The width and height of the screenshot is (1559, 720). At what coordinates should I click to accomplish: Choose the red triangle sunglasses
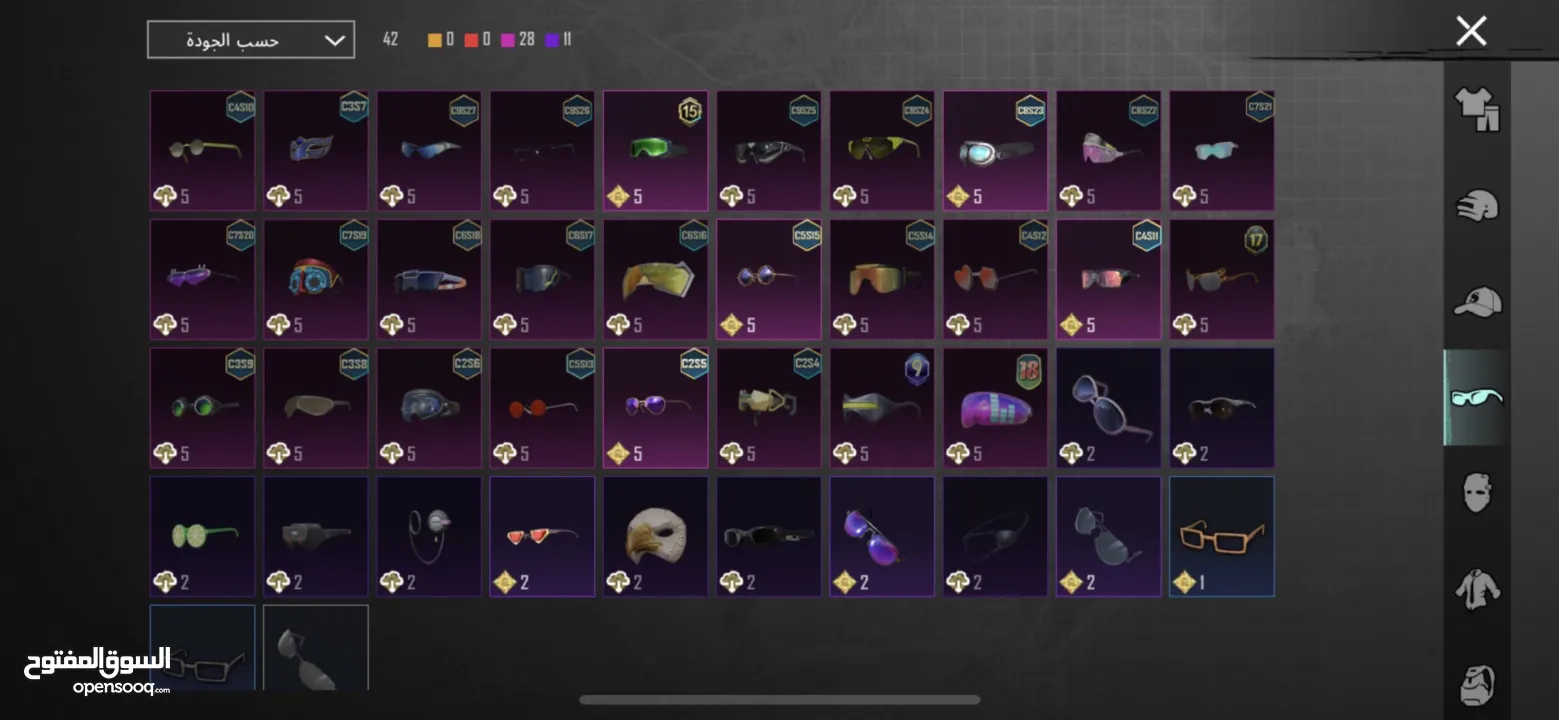(542, 536)
